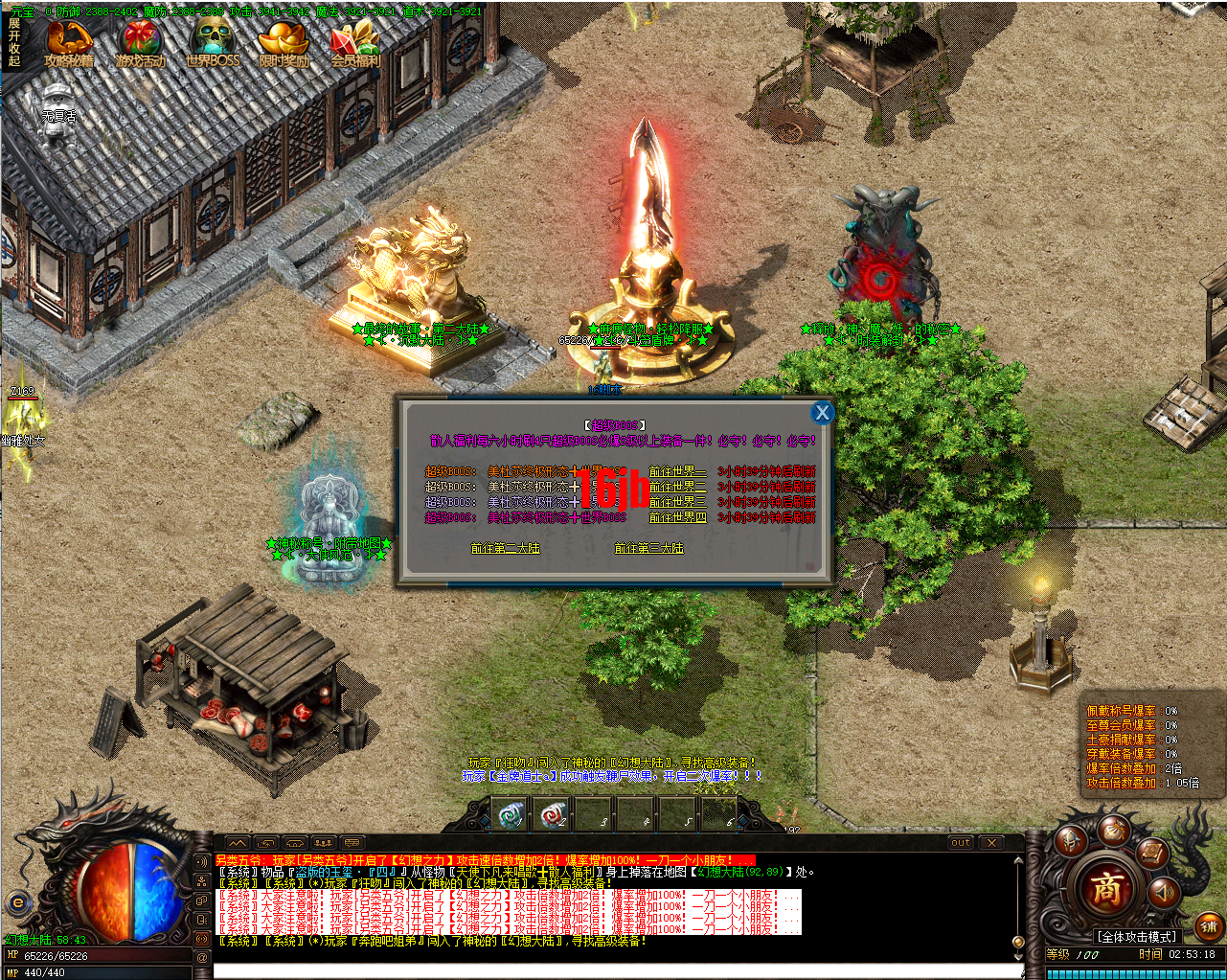This screenshot has height=980, width=1227.
Task: Switch the 全体攻击模式 attack mode
Action: 1137,936
